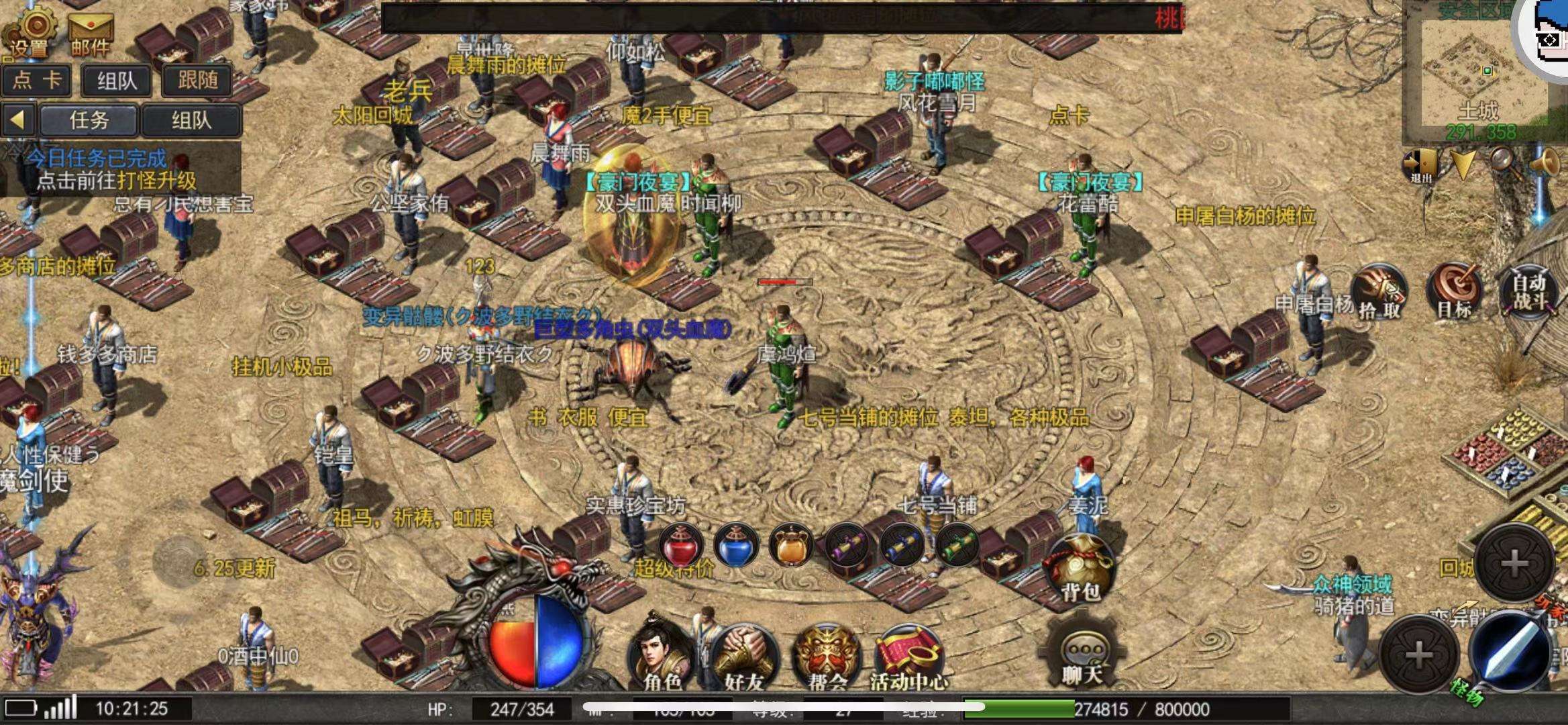Open the 邮件 mail envelope
This screenshot has height=725, width=1568.
[x=90, y=32]
